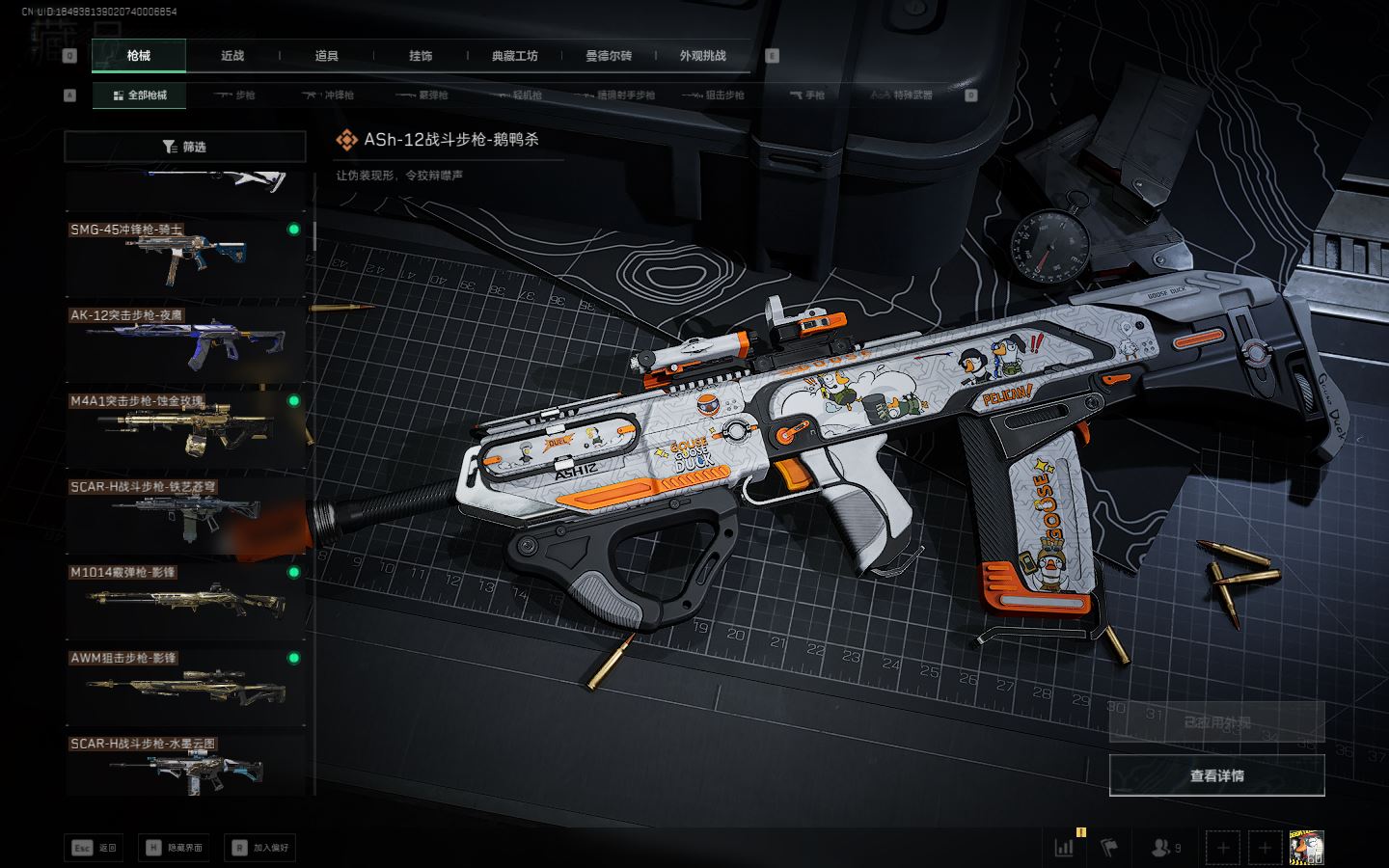1389x868 pixels.
Task: Select the AWM狙击步枪-影锋 skin
Action: pyautogui.click(x=184, y=686)
